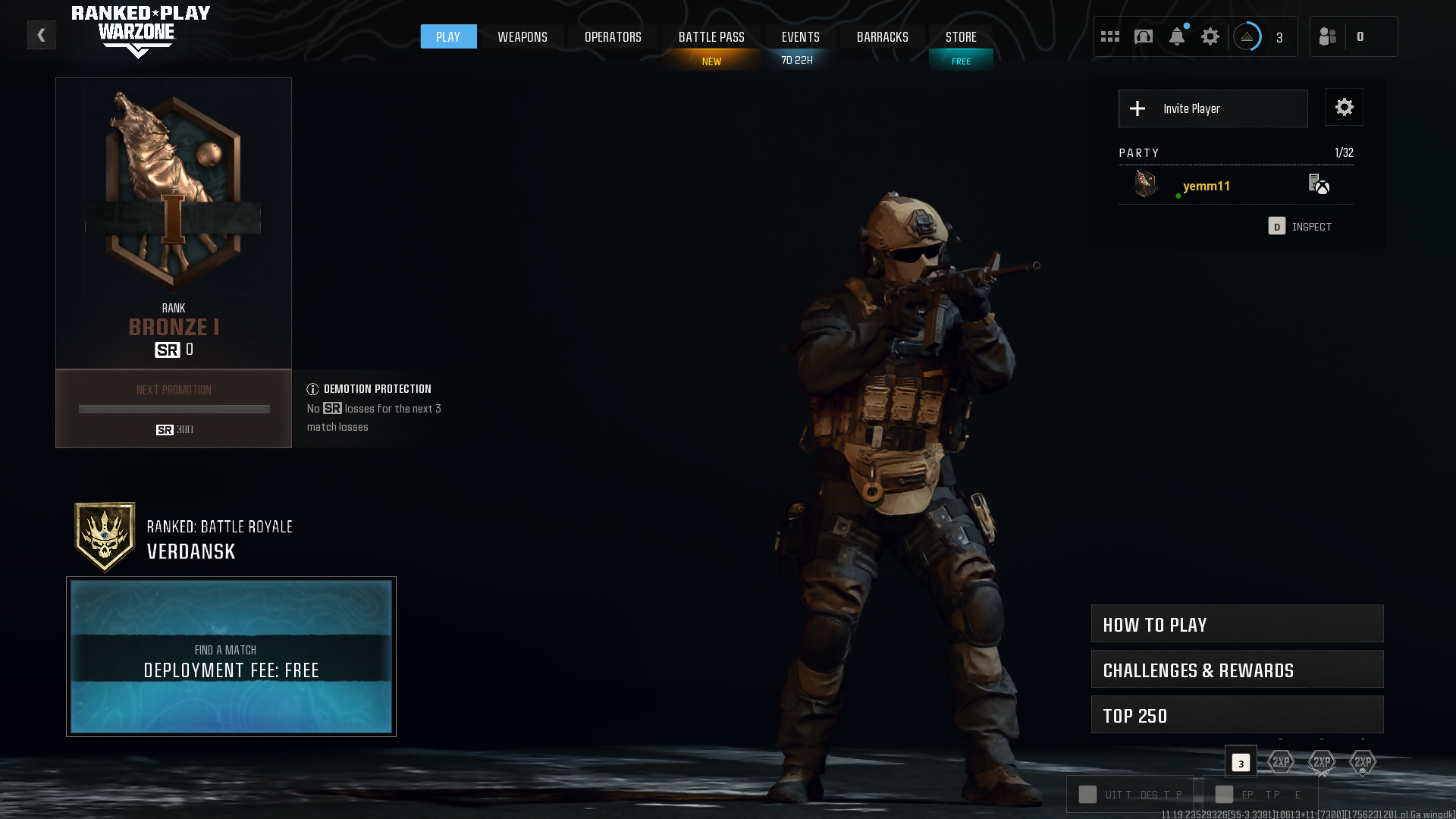Image resolution: width=1456 pixels, height=819 pixels.
Task: Show the Top 250 leaderboard
Action: [1237, 715]
